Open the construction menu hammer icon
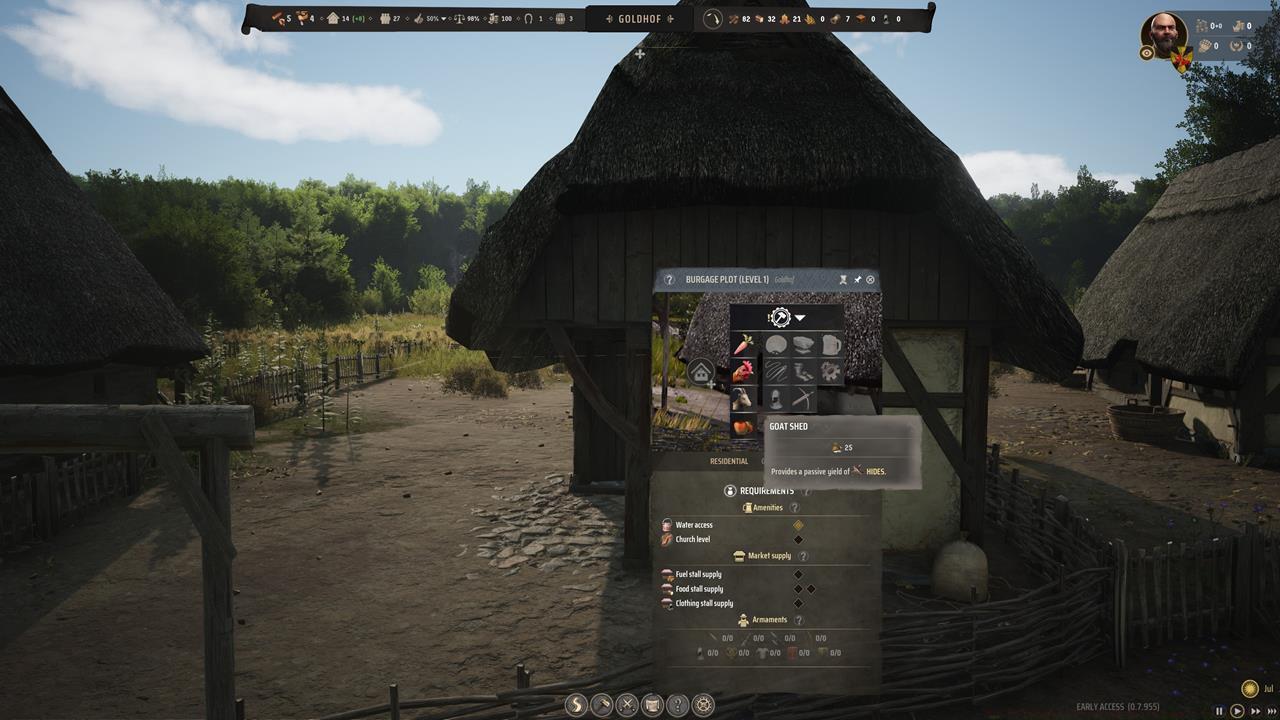Image resolution: width=1280 pixels, height=720 pixels. point(600,705)
